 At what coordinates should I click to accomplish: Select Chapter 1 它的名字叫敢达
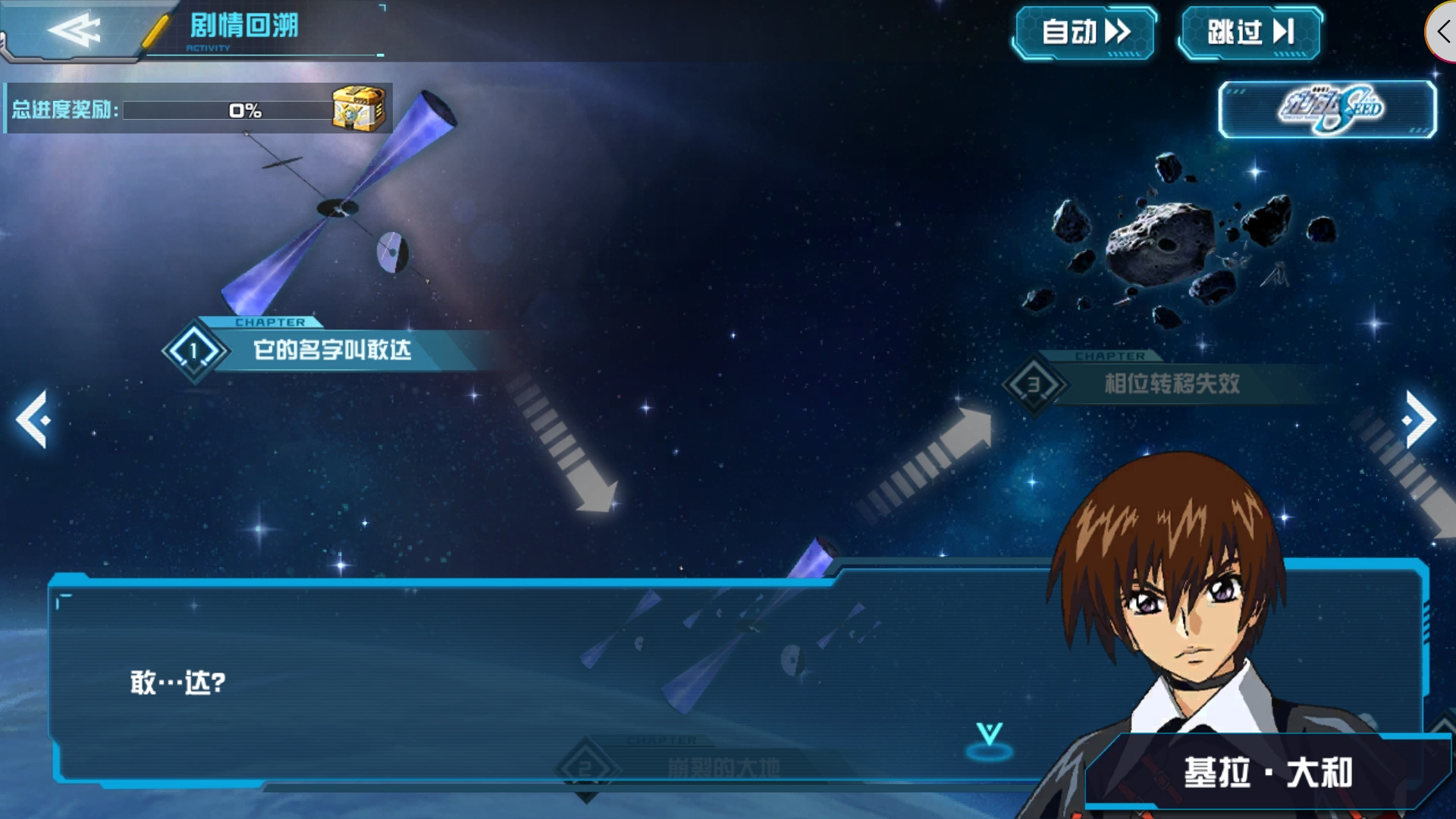pos(331,350)
